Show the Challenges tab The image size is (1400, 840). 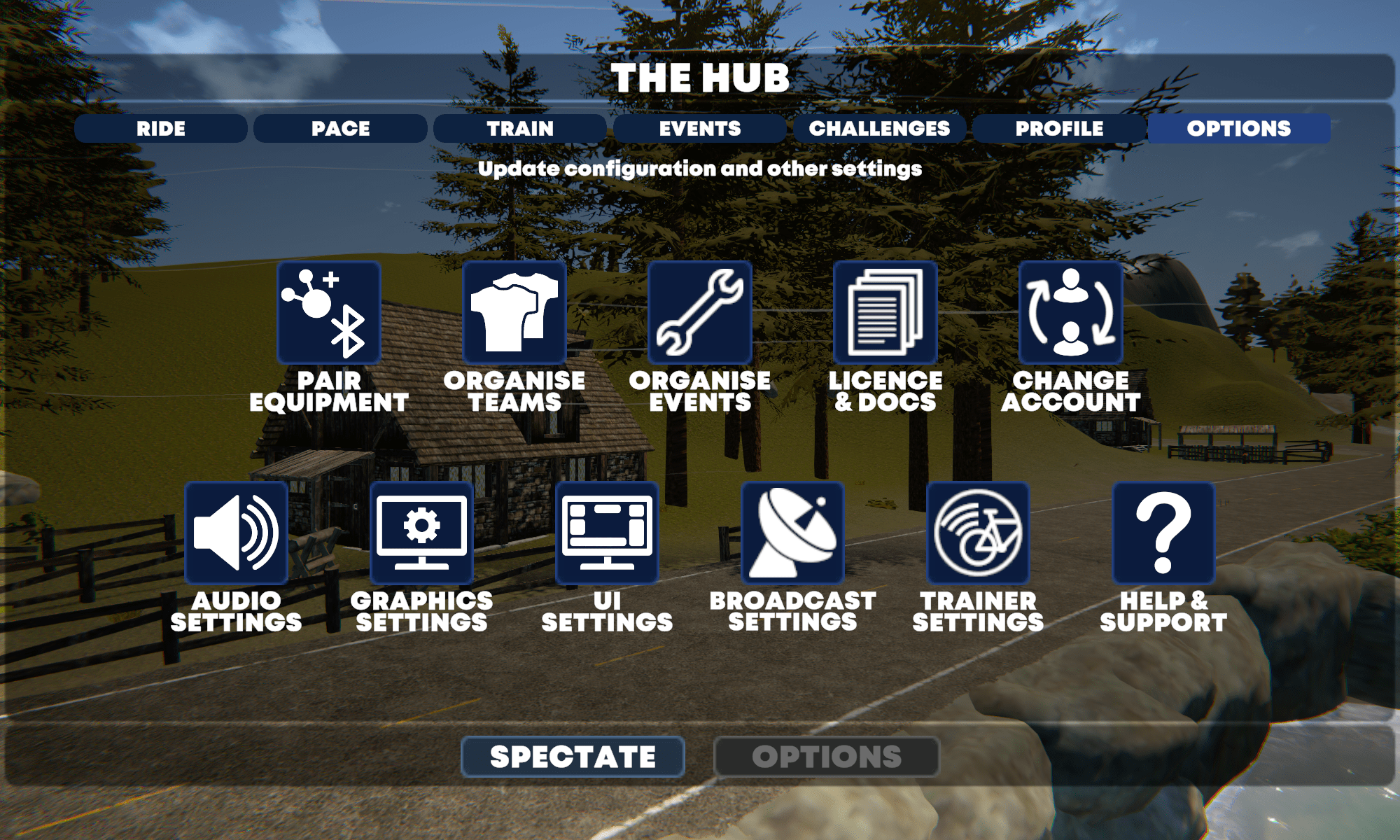click(x=879, y=129)
